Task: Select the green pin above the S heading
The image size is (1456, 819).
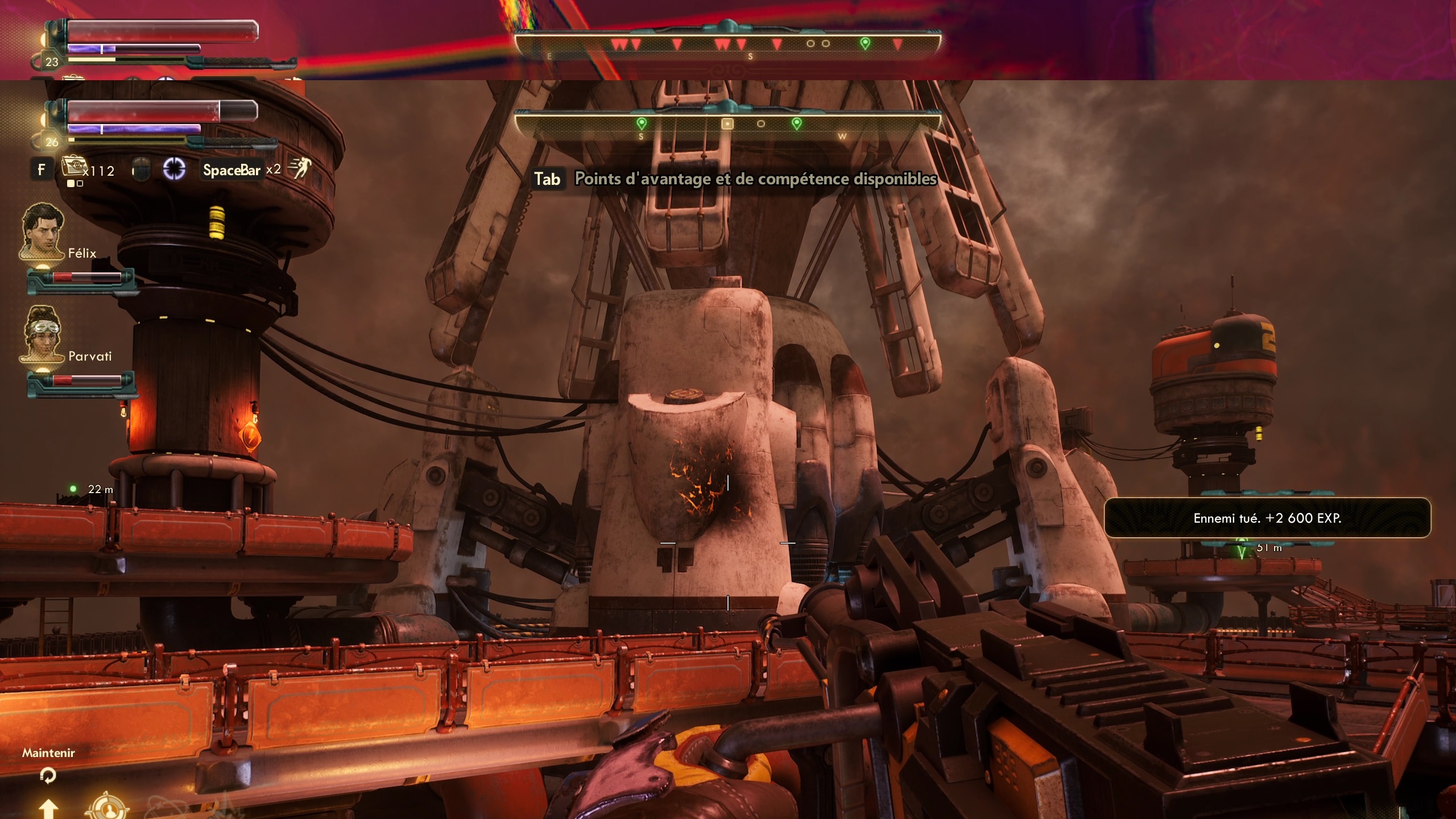Action: coord(642,123)
